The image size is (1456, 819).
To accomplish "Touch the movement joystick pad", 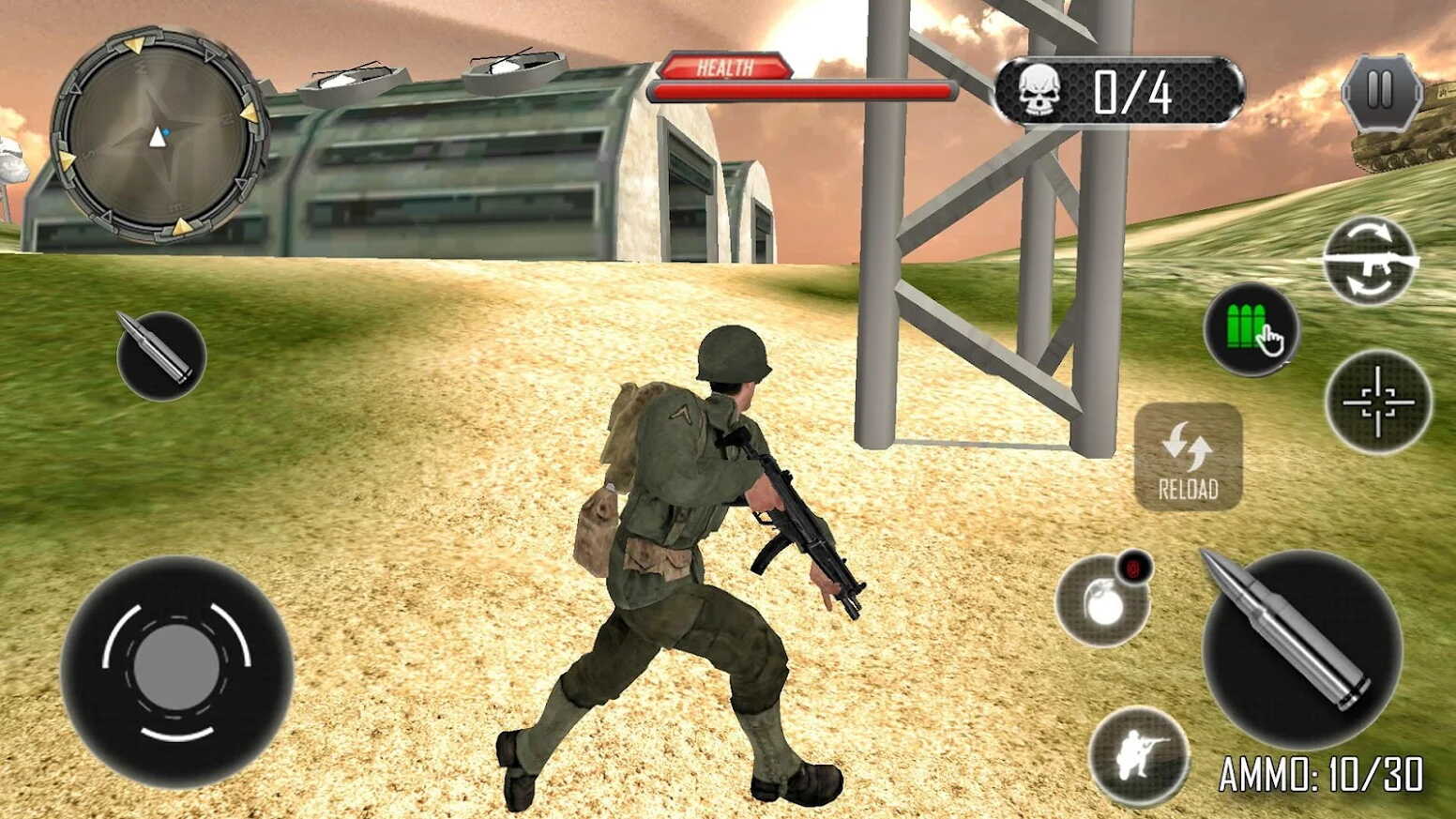I will [x=176, y=669].
